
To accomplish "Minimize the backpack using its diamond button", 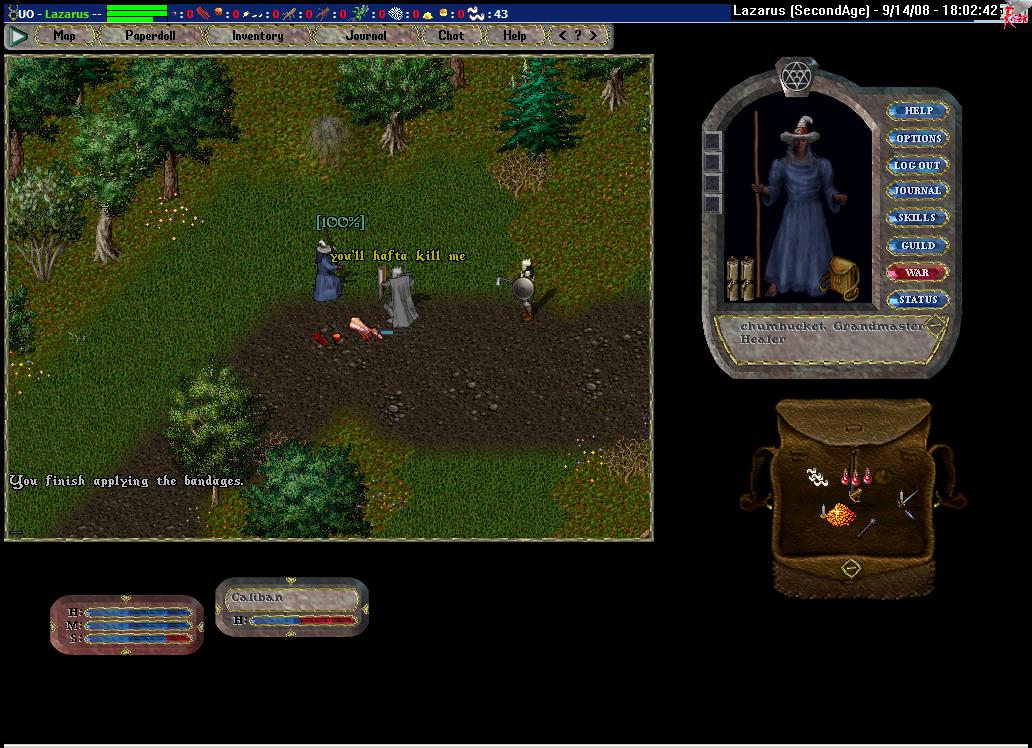I will [x=851, y=568].
